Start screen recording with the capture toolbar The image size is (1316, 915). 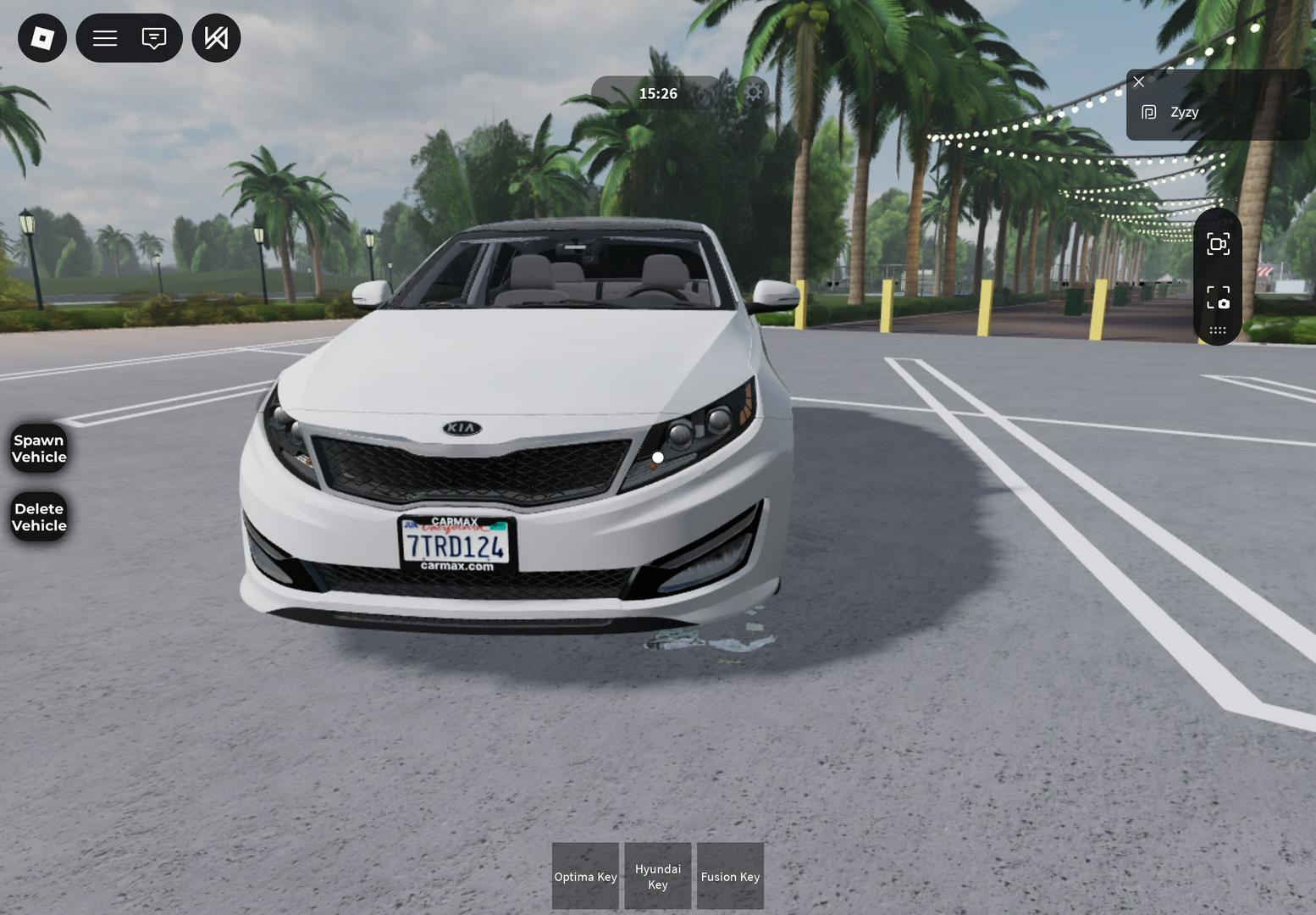(1218, 245)
